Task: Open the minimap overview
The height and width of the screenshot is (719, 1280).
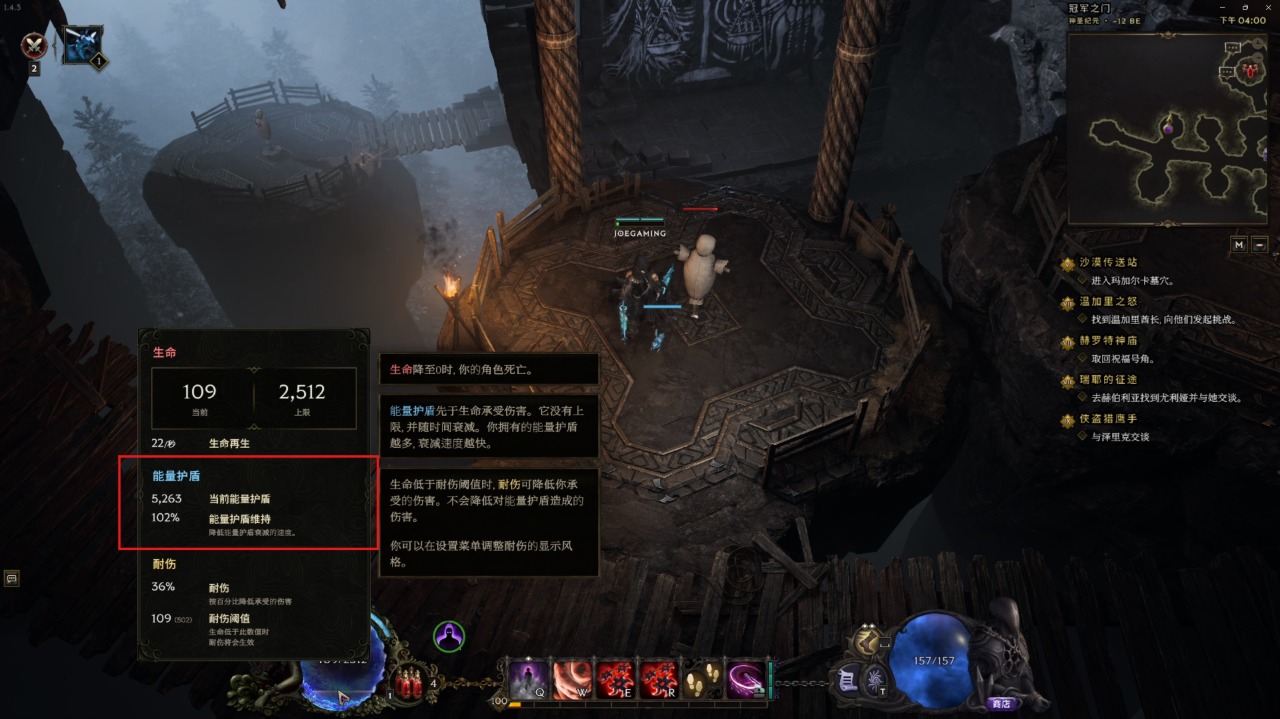Action: click(1165, 129)
